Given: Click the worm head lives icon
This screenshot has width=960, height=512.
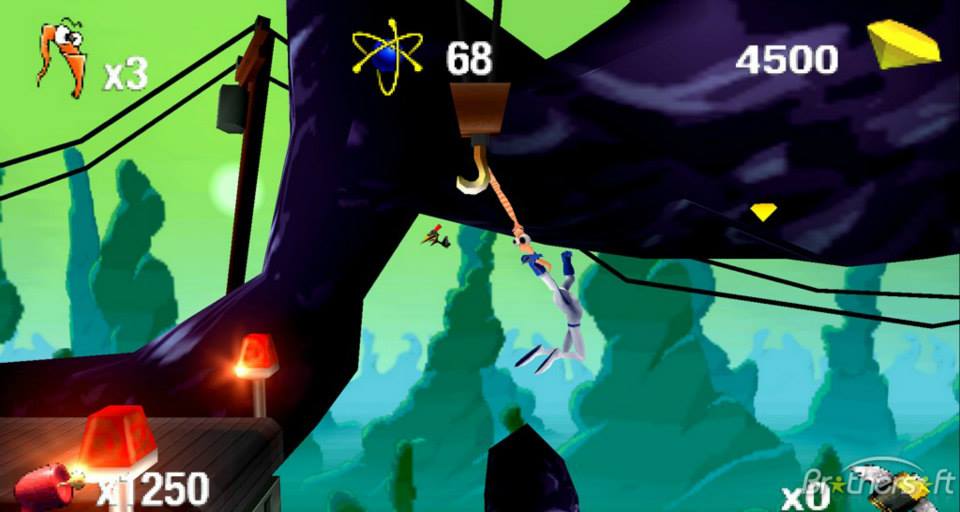Looking at the screenshot, I should click(61, 60).
